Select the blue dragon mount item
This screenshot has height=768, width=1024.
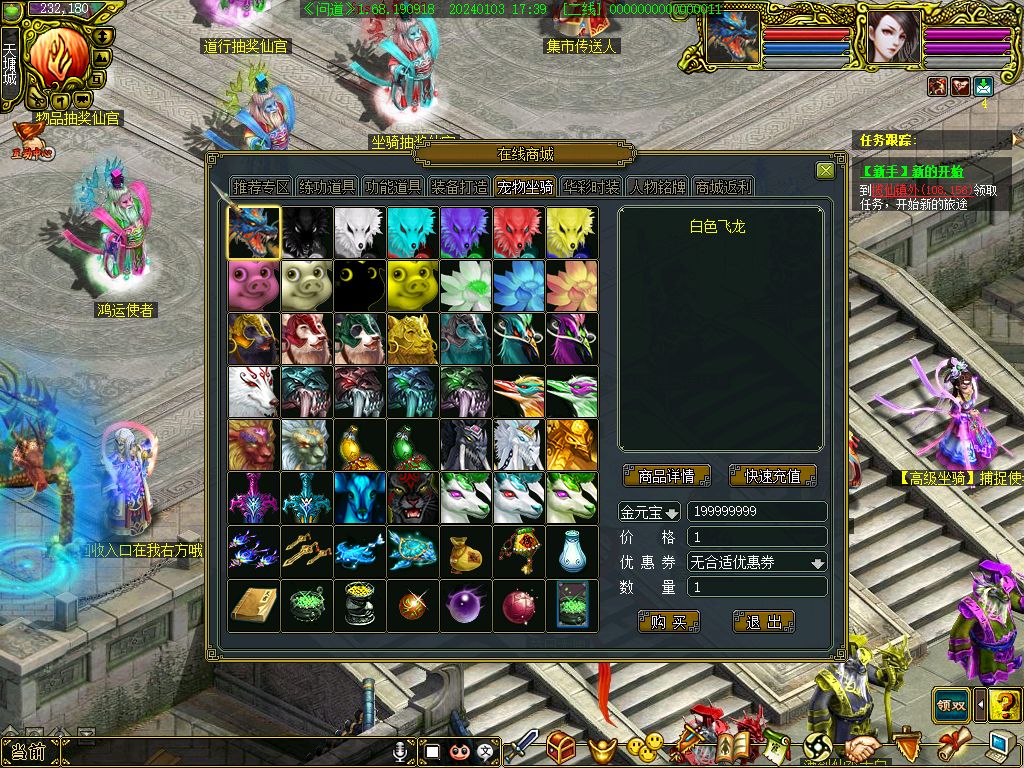pos(254,233)
